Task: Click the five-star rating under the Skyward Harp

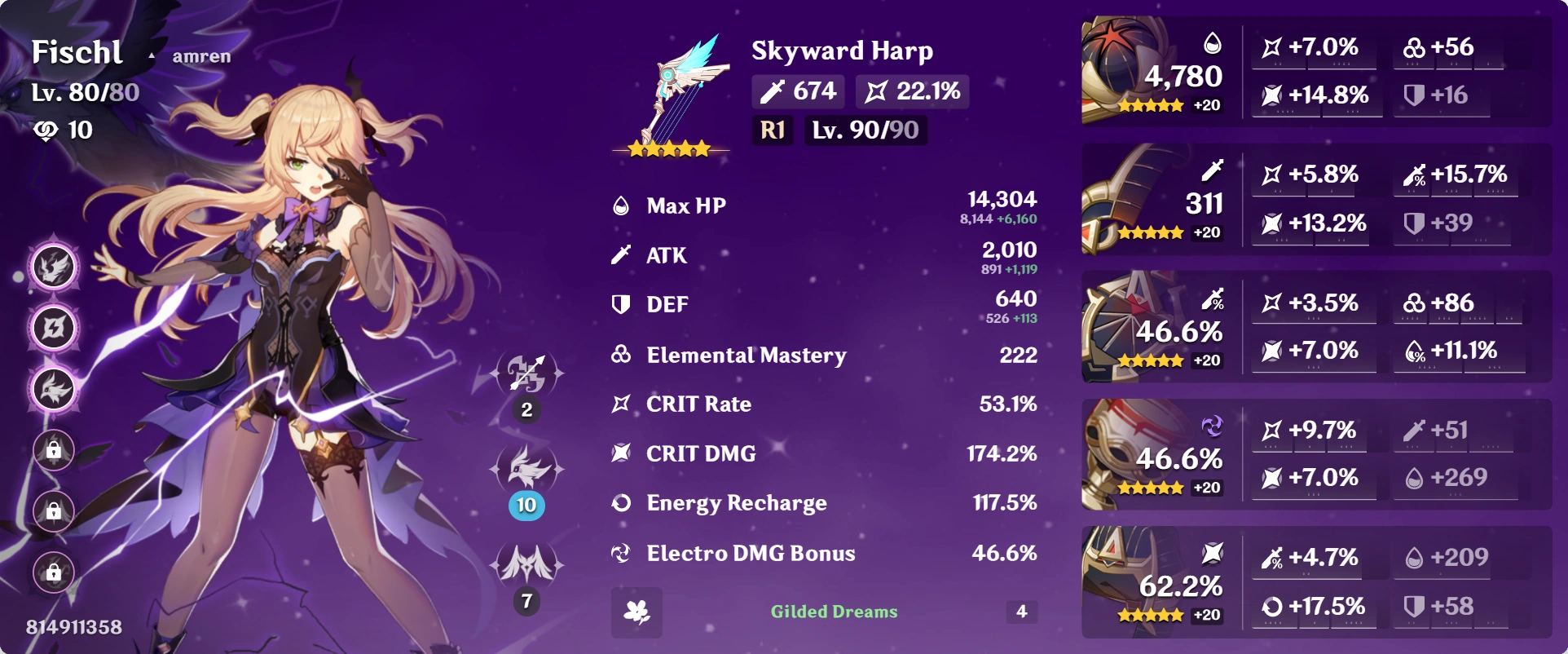Action: pyautogui.click(x=668, y=149)
